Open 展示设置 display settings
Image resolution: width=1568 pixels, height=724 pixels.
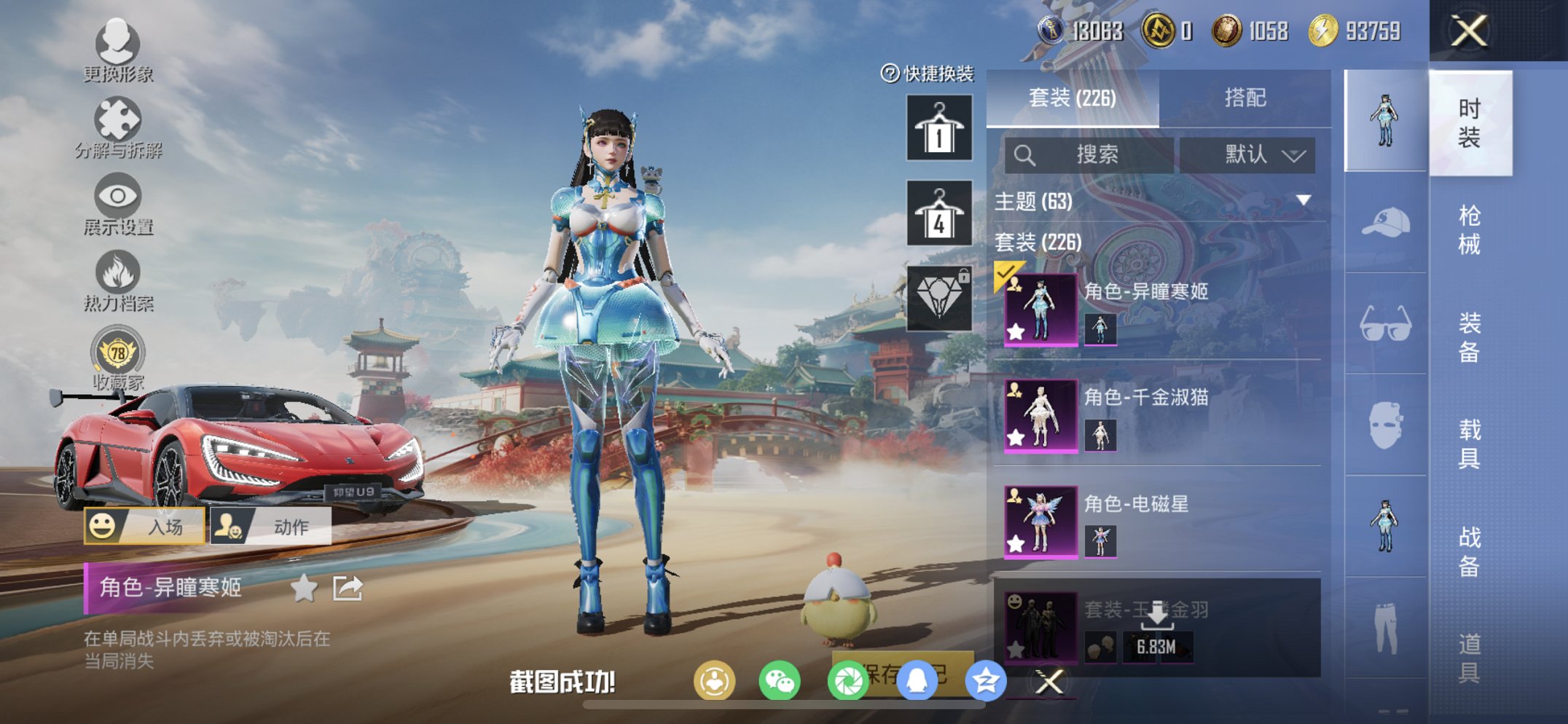point(117,197)
